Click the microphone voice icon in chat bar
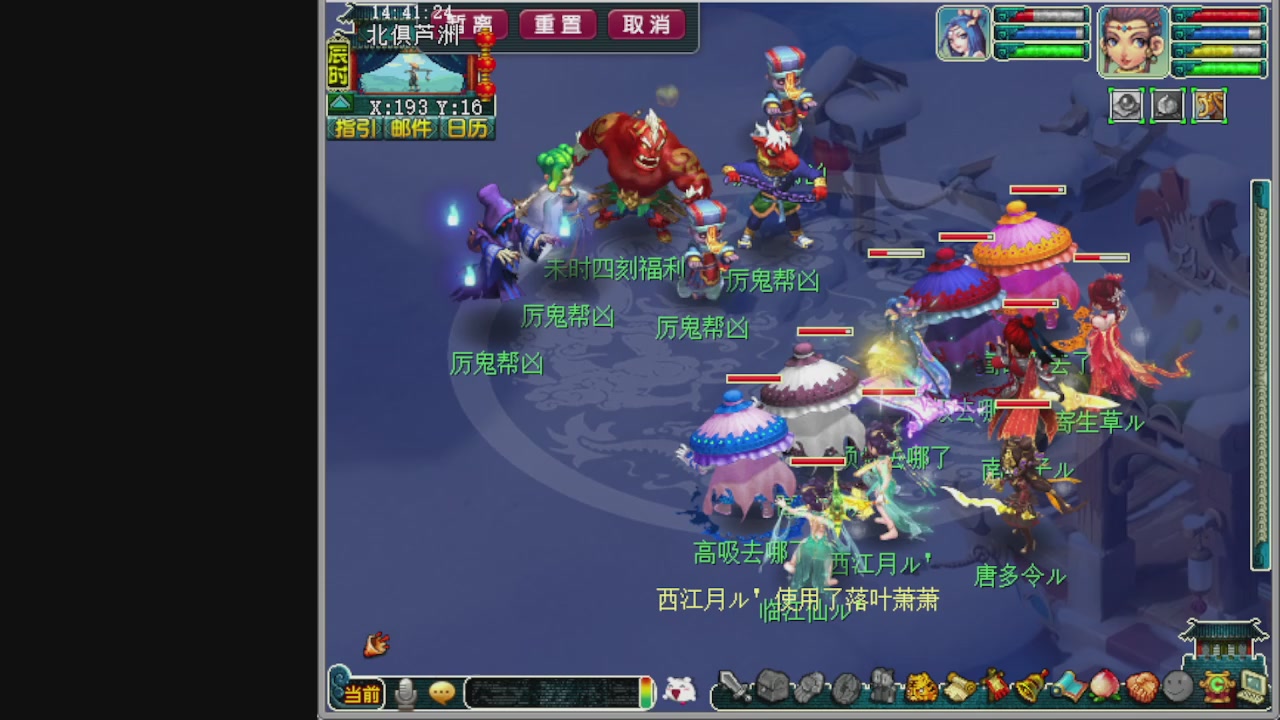Screen dimensions: 1280x720 (x=405, y=691)
